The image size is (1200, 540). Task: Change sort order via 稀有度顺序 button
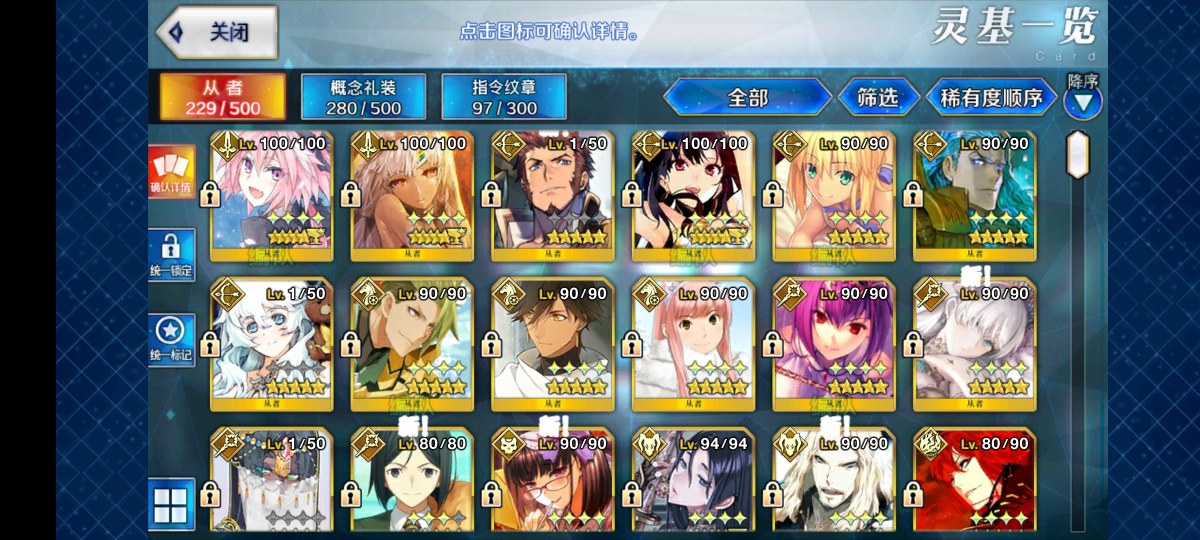tap(991, 97)
